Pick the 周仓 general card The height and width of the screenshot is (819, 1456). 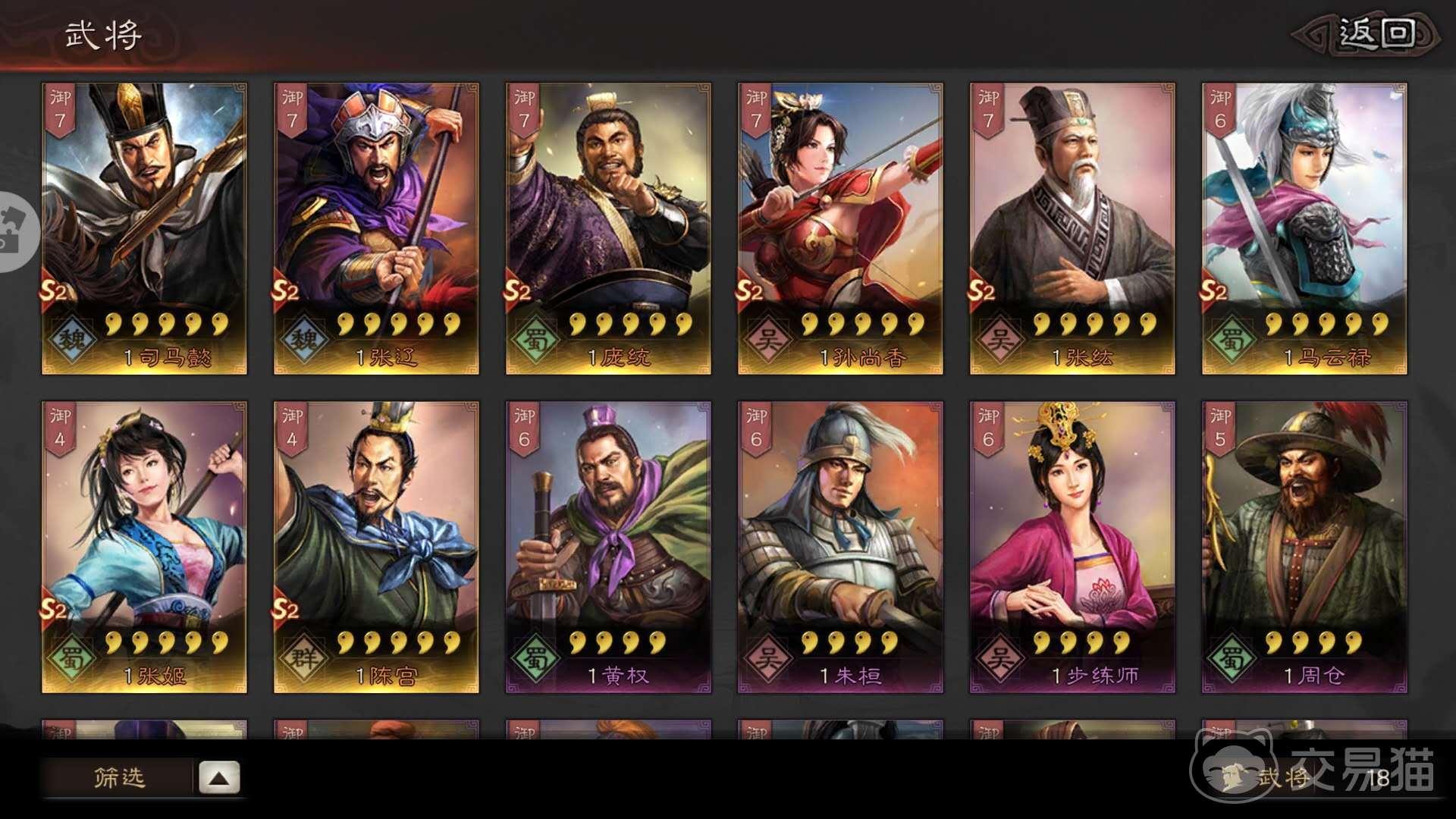pyautogui.click(x=1304, y=546)
